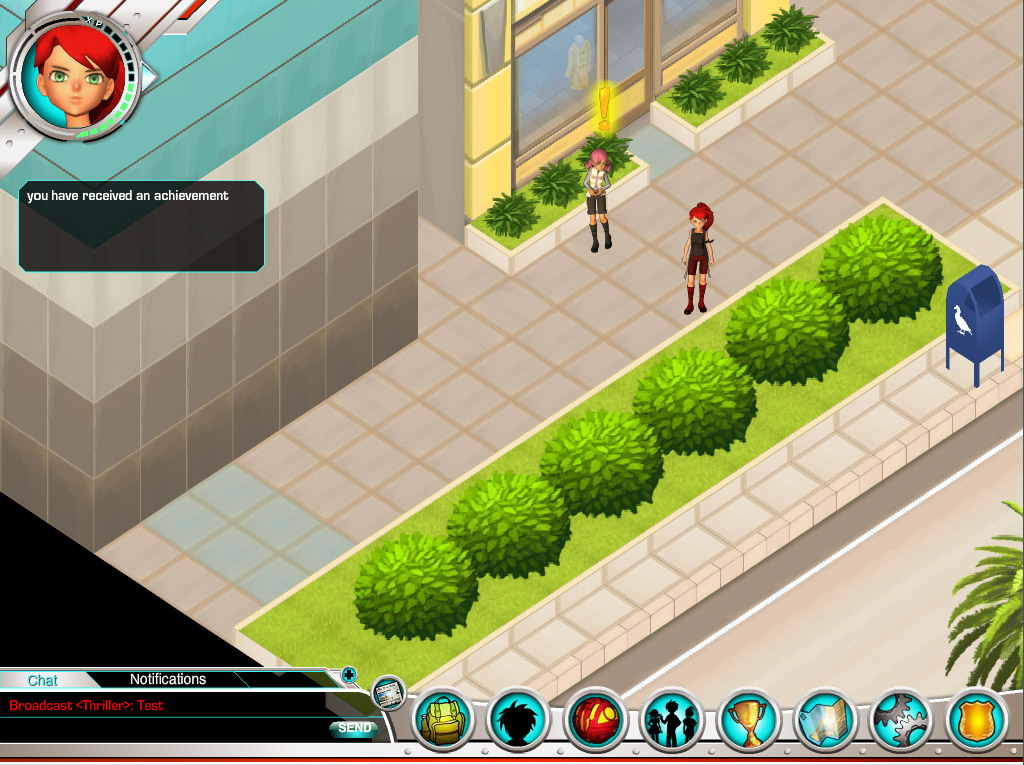Image resolution: width=1024 pixels, height=765 pixels.
Task: Open the folded world map
Action: point(824,720)
